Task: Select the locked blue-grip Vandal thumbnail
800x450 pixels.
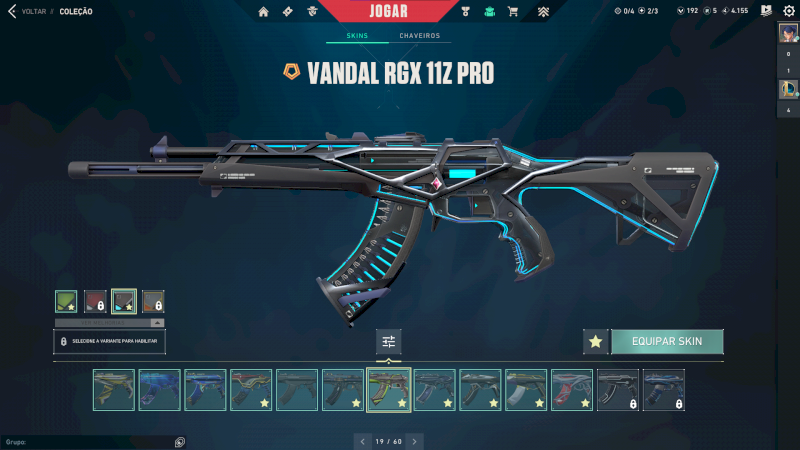Action: click(664, 390)
